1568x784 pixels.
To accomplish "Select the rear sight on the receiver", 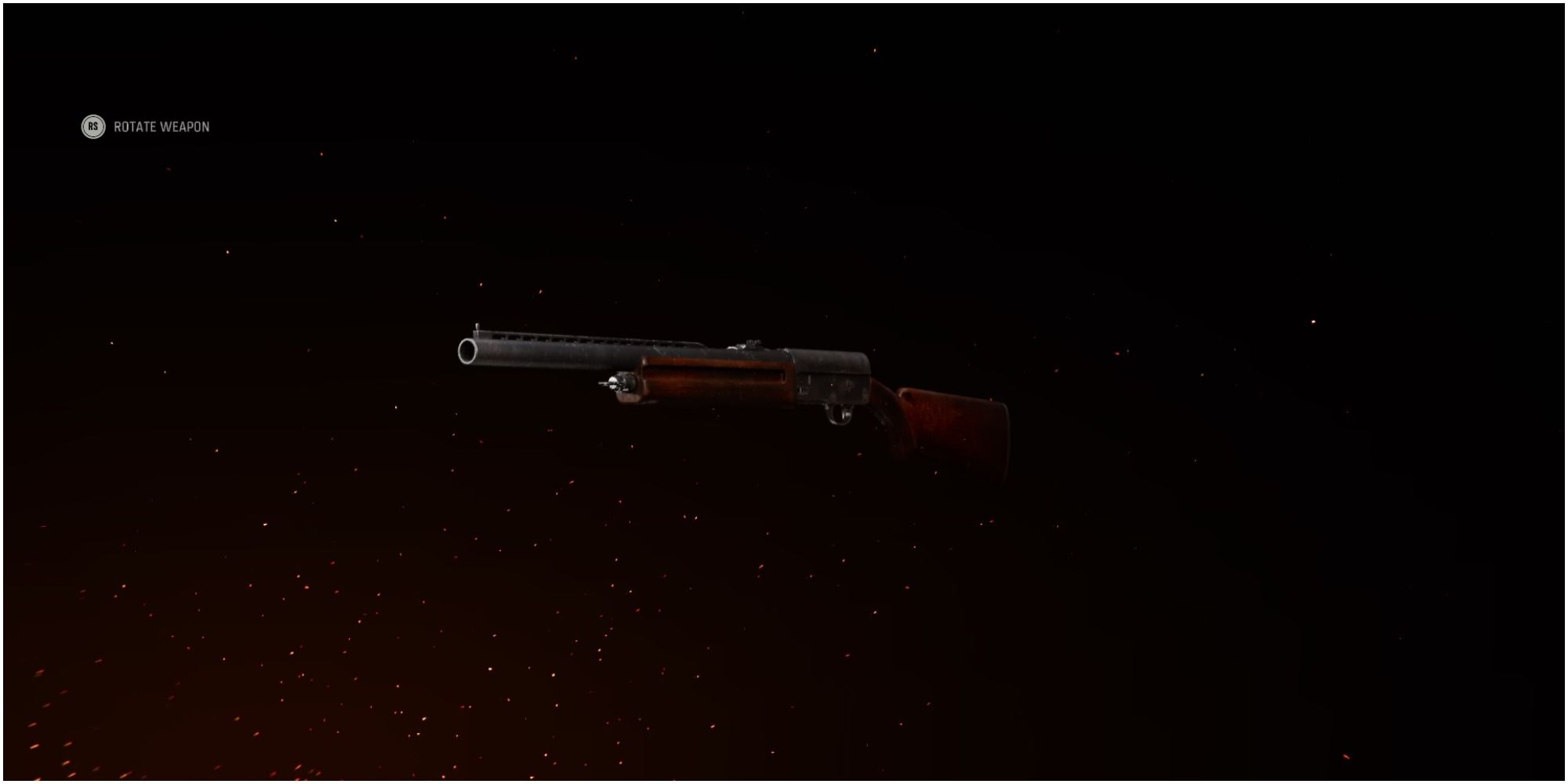I will [x=750, y=343].
